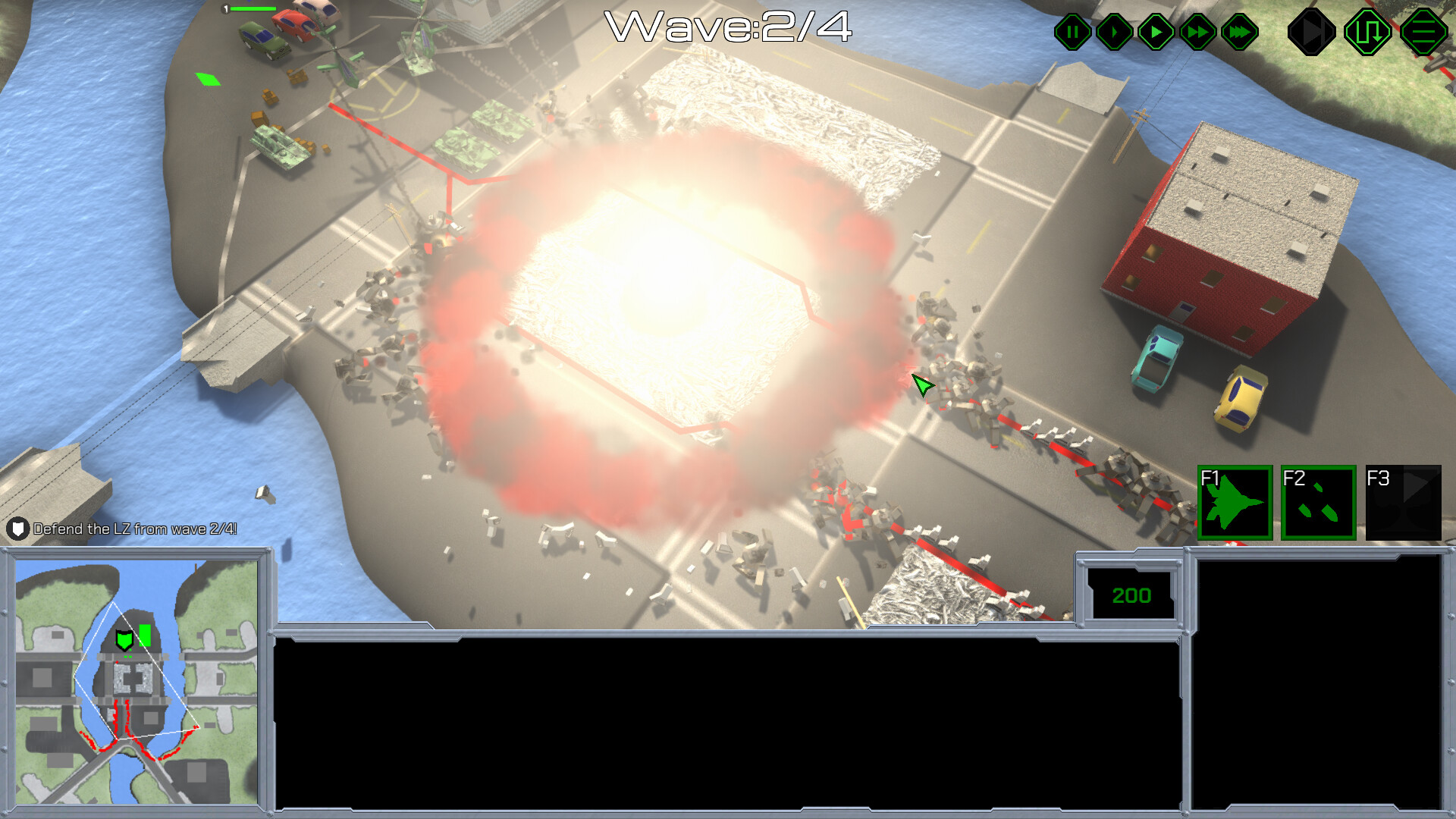Screen dimensions: 1456x819
Task: Pause the game with the pause icon
Action: tap(1072, 32)
